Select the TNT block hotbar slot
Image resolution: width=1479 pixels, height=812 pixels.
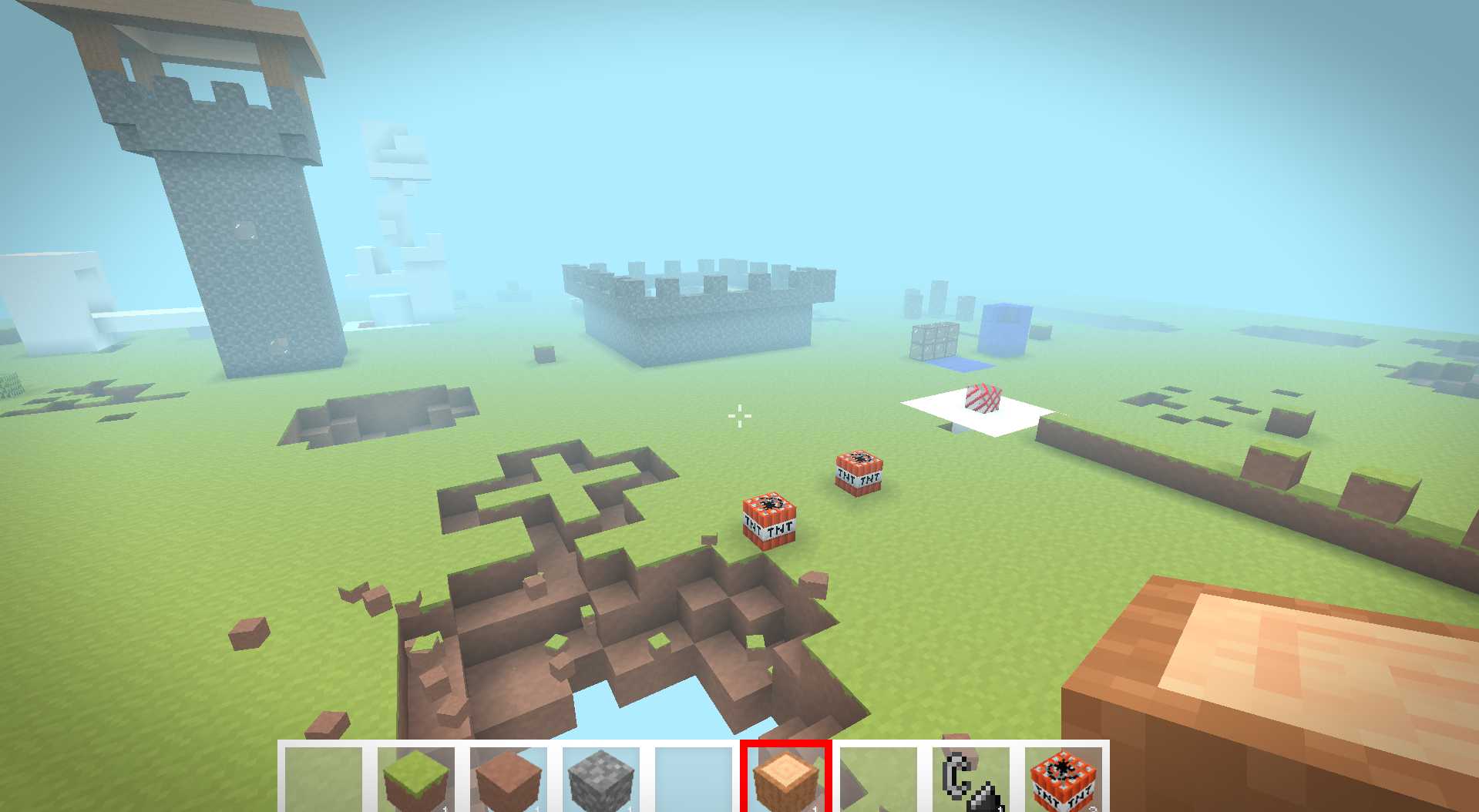pyautogui.click(x=1064, y=778)
